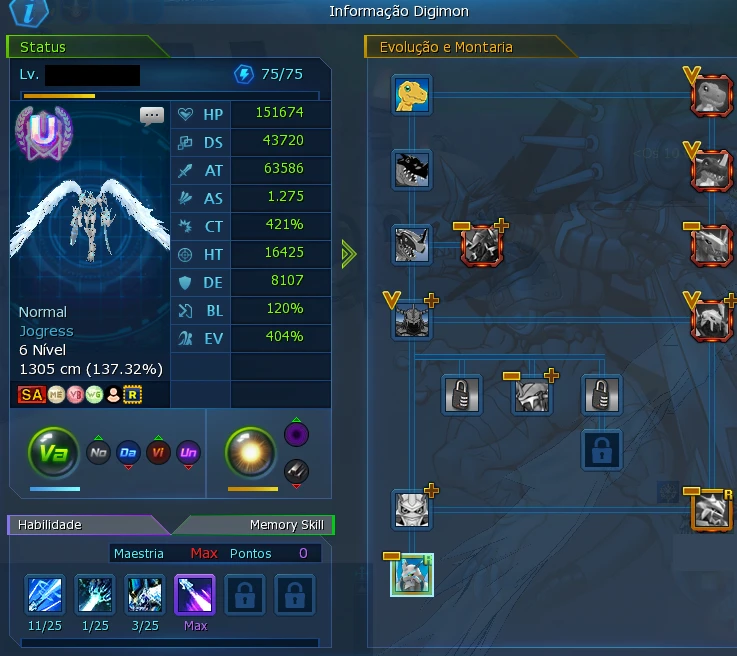Select the highlighted green-framed evolution icon
The image size is (737, 656).
(412, 575)
